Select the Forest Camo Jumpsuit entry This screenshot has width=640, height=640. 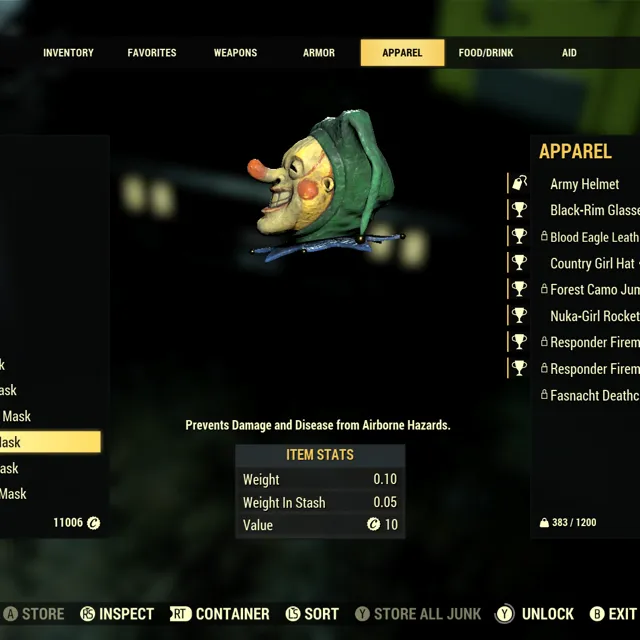pyautogui.click(x=594, y=289)
